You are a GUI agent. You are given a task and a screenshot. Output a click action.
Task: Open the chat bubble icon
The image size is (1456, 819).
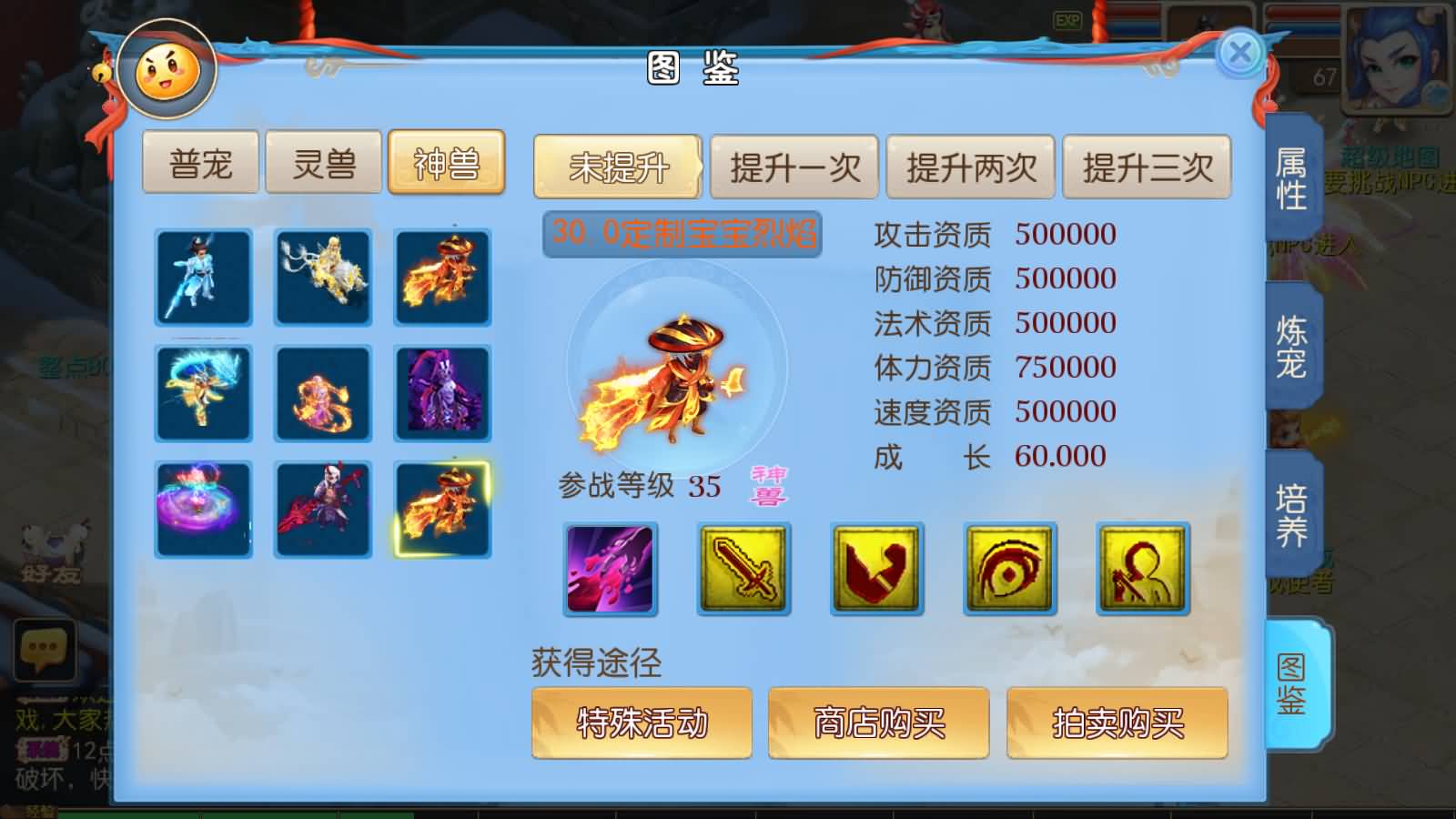point(43,651)
